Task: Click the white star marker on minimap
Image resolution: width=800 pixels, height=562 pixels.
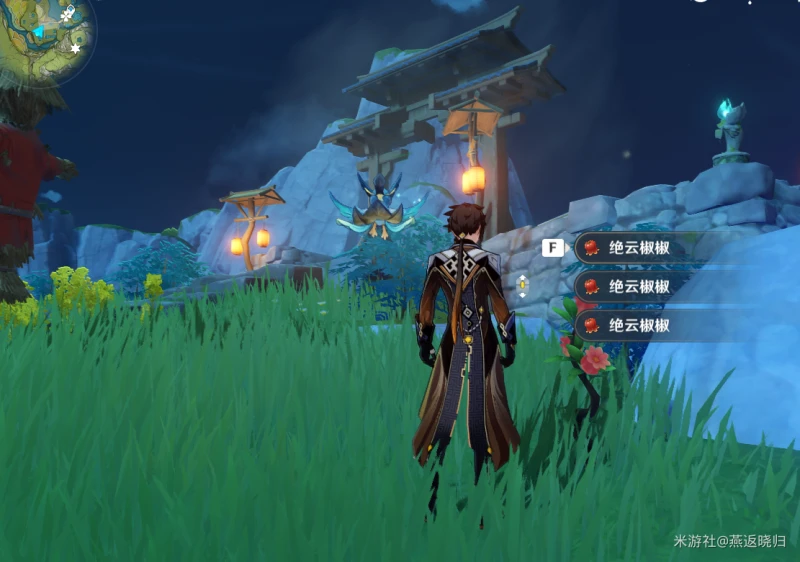Action: pyautogui.click(x=75, y=48)
